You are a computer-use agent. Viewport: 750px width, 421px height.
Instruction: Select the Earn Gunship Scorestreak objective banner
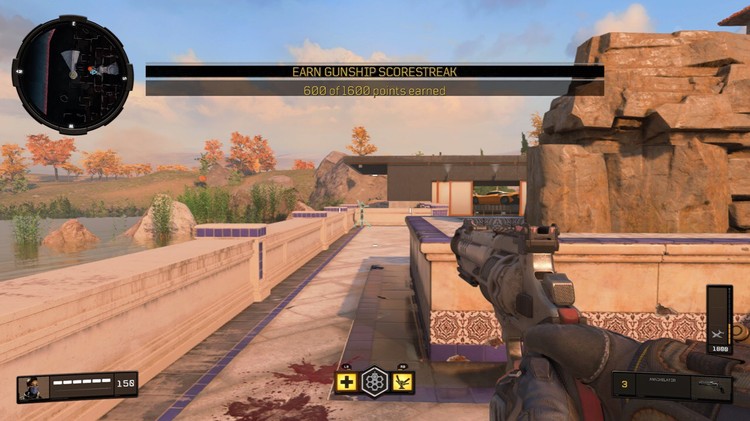tap(374, 72)
